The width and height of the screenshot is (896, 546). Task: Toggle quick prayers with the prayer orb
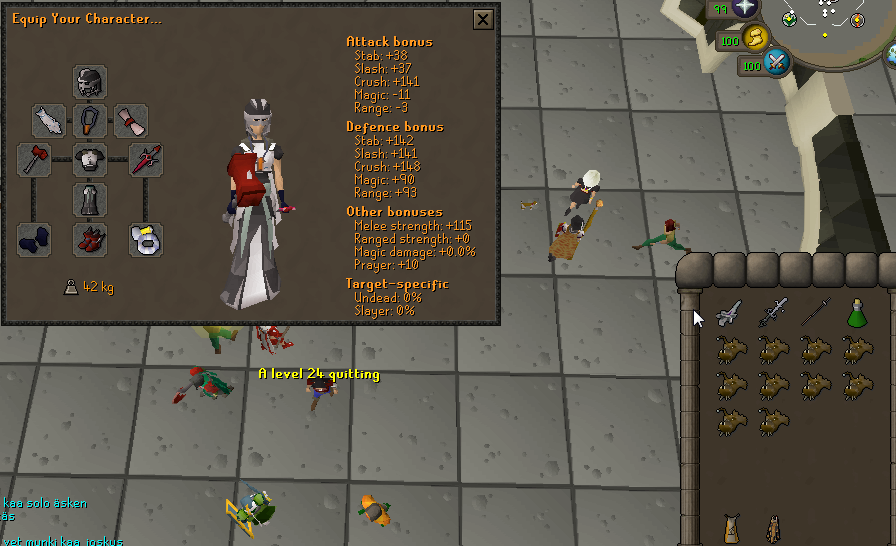coord(745,9)
